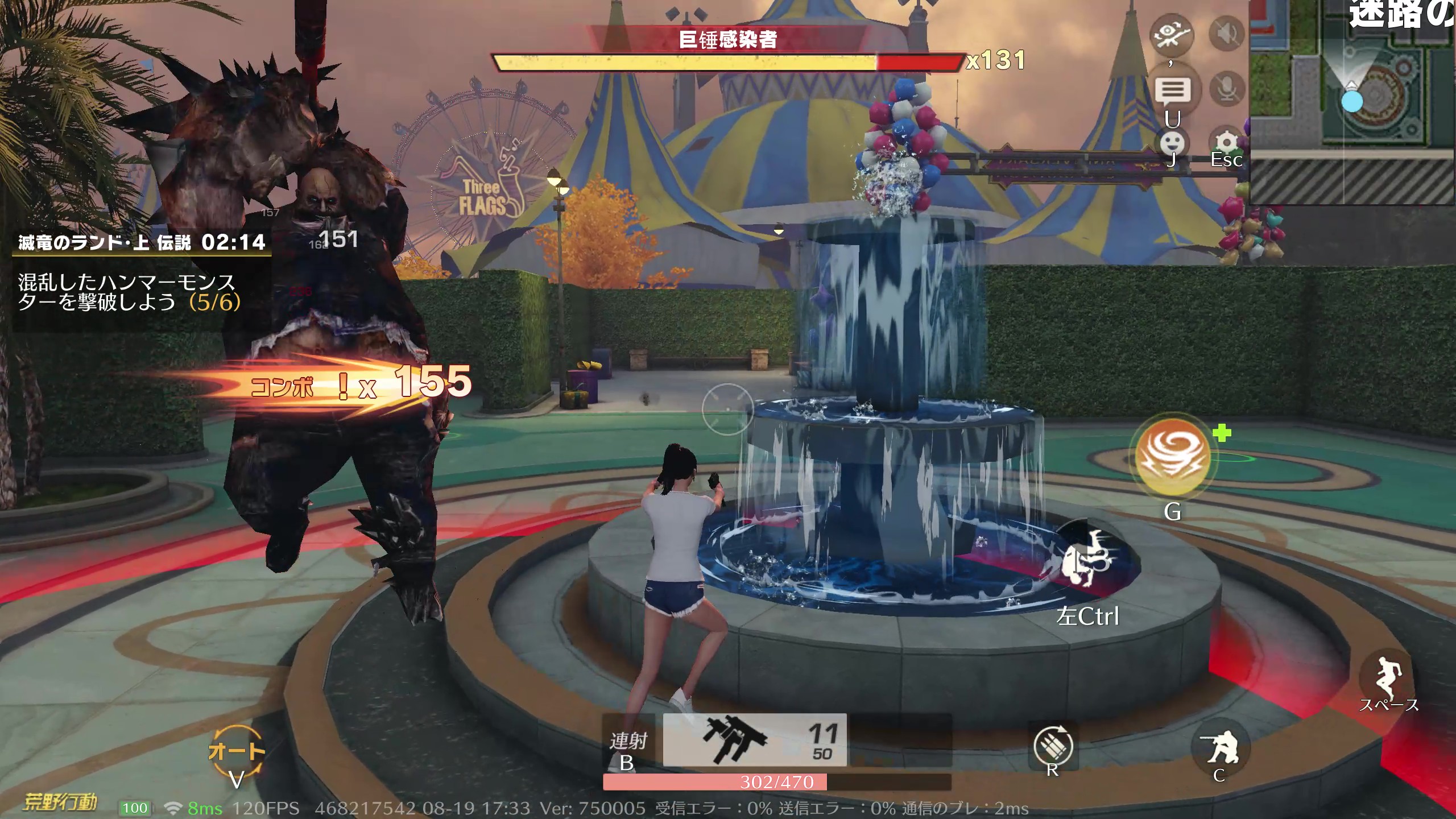Screen dimensions: 1456x819
Task: Open the emote smiley face
Action: [x=1172, y=143]
